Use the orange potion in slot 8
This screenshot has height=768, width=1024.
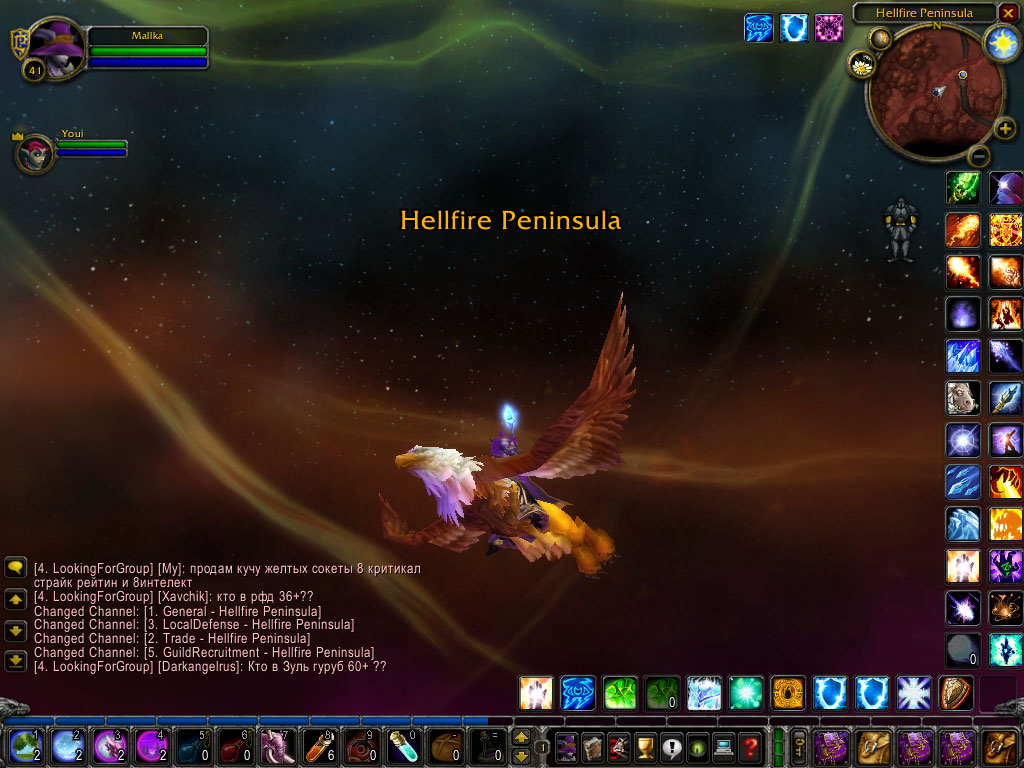(x=316, y=747)
